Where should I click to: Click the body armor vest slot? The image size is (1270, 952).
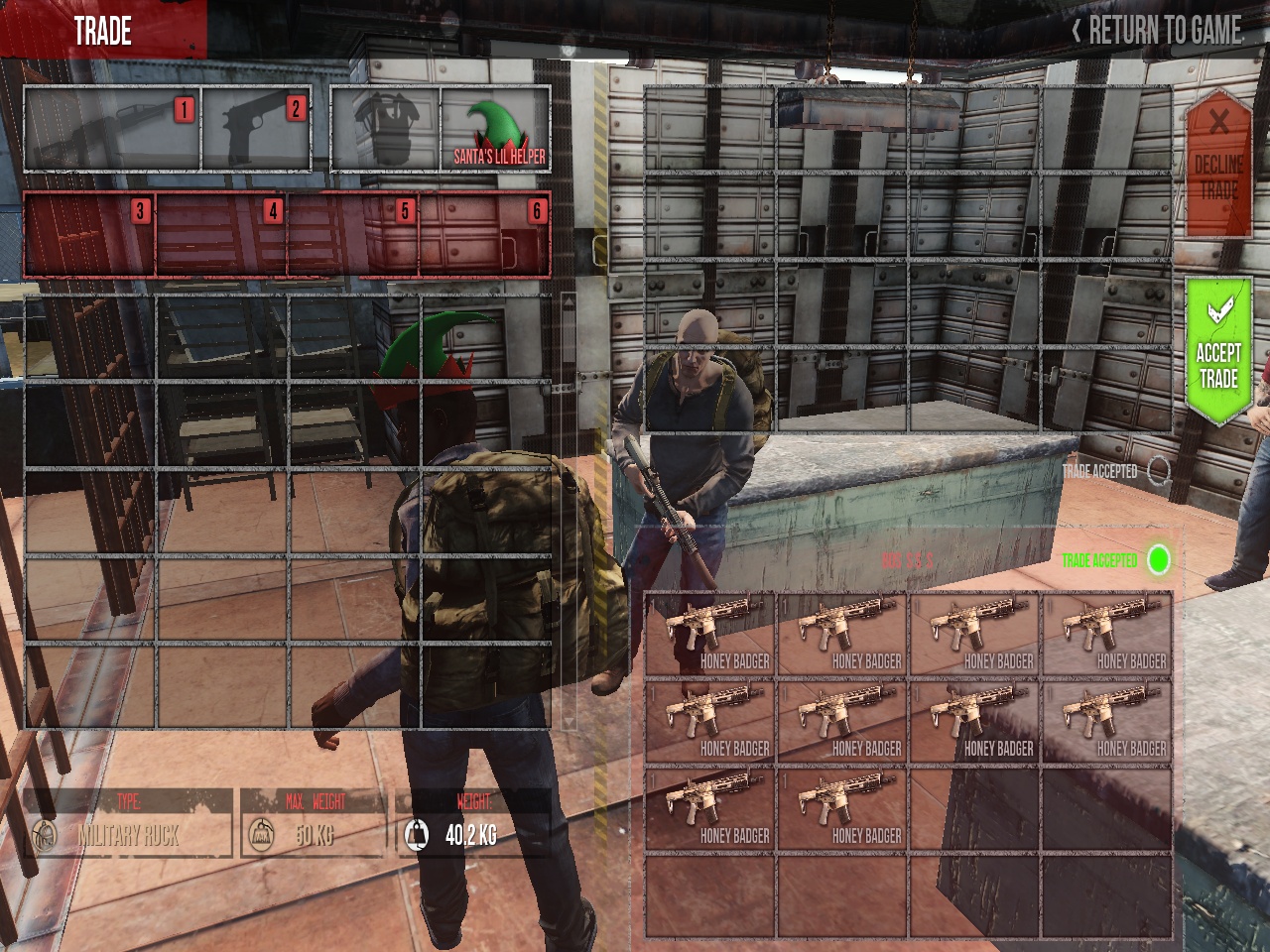tap(385, 130)
